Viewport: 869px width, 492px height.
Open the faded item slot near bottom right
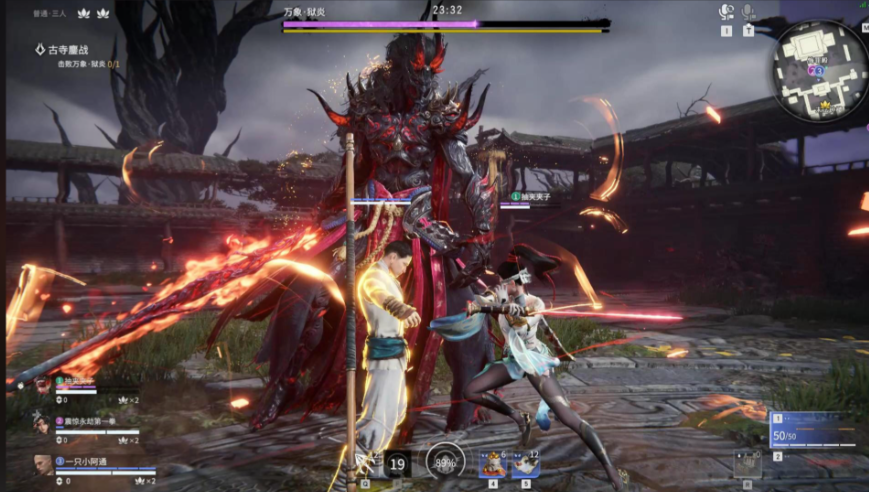coord(747,462)
